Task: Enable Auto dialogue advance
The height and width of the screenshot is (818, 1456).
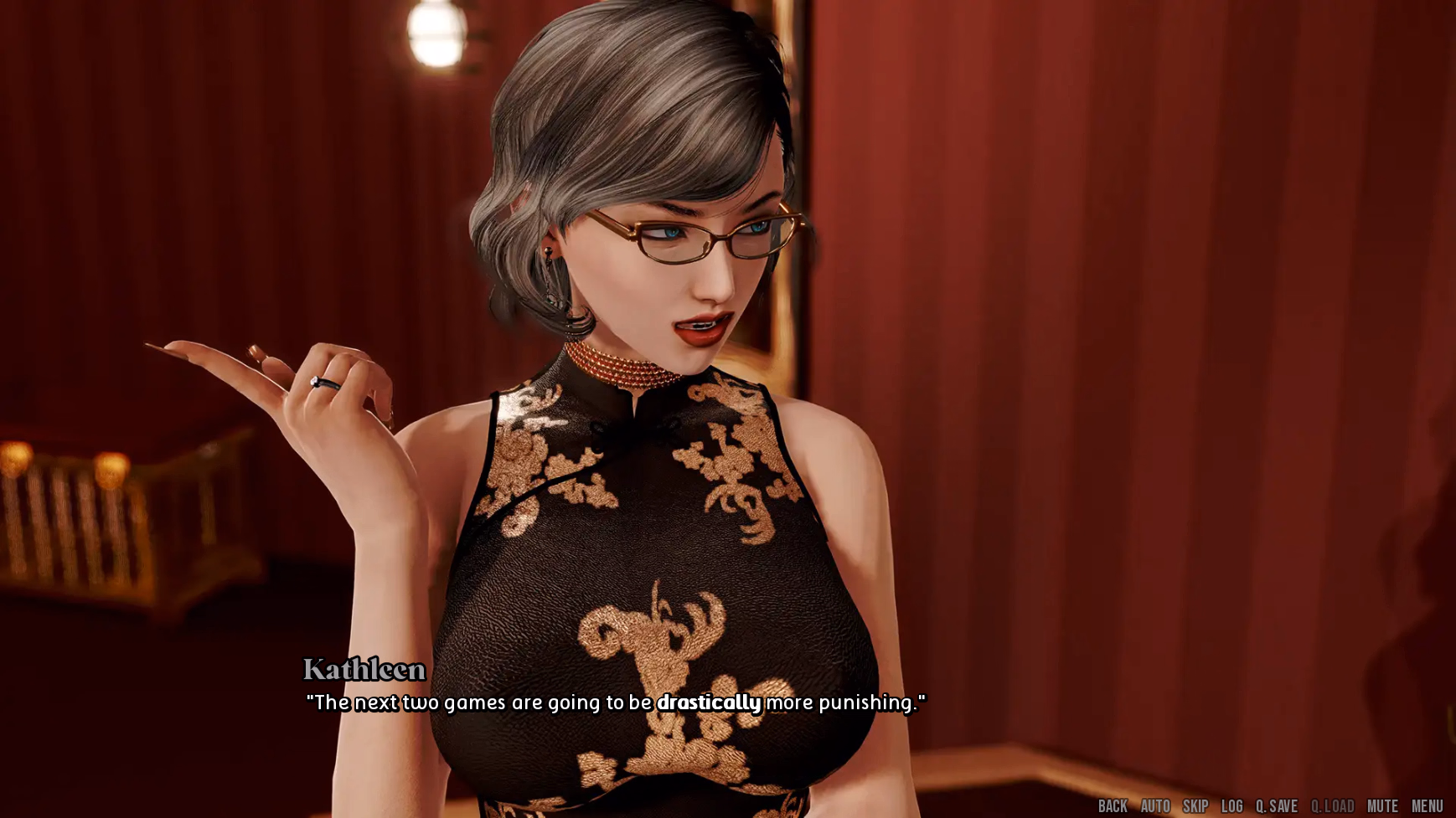Action: click(x=1155, y=806)
